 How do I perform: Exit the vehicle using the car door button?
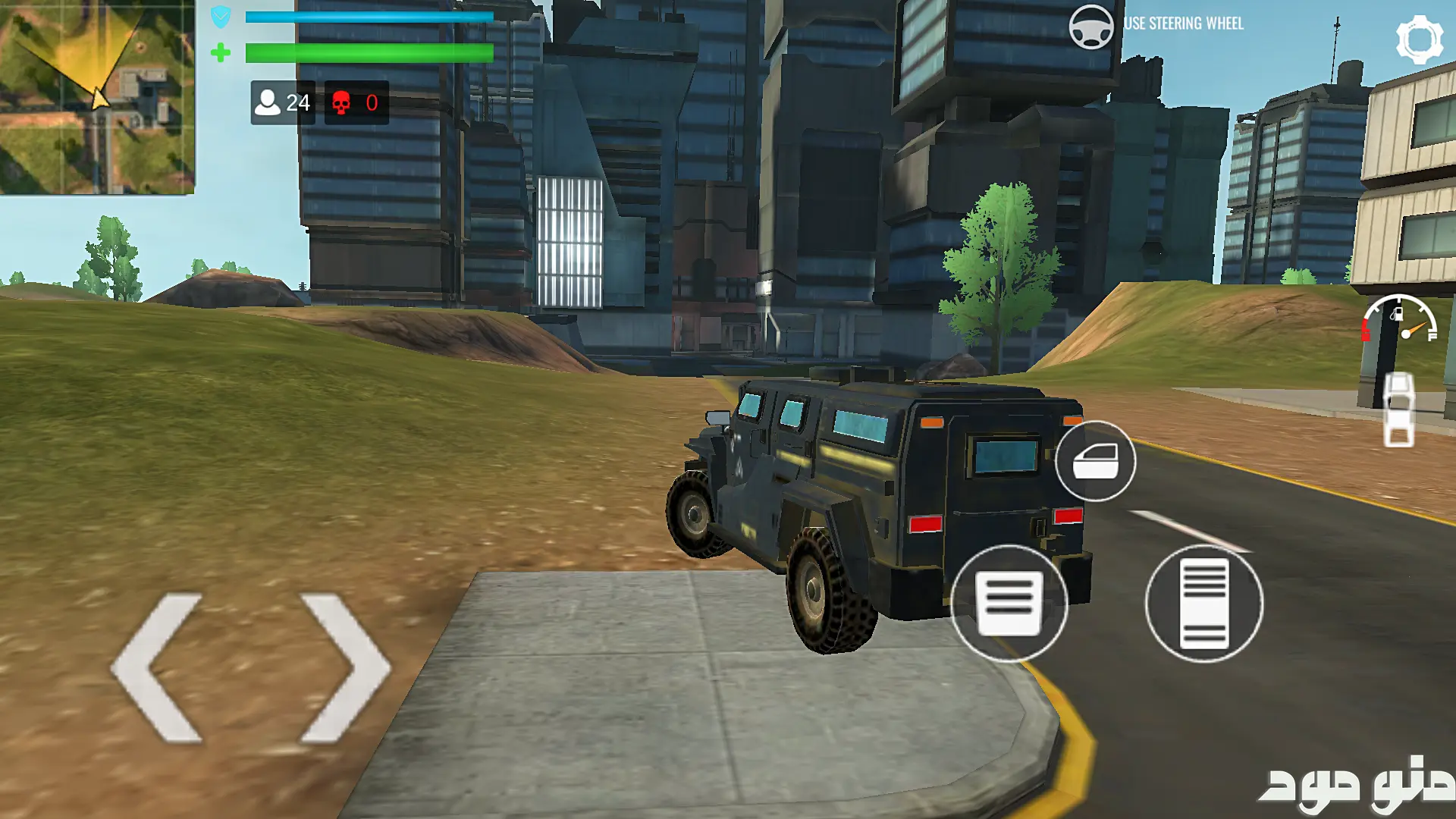[1095, 461]
